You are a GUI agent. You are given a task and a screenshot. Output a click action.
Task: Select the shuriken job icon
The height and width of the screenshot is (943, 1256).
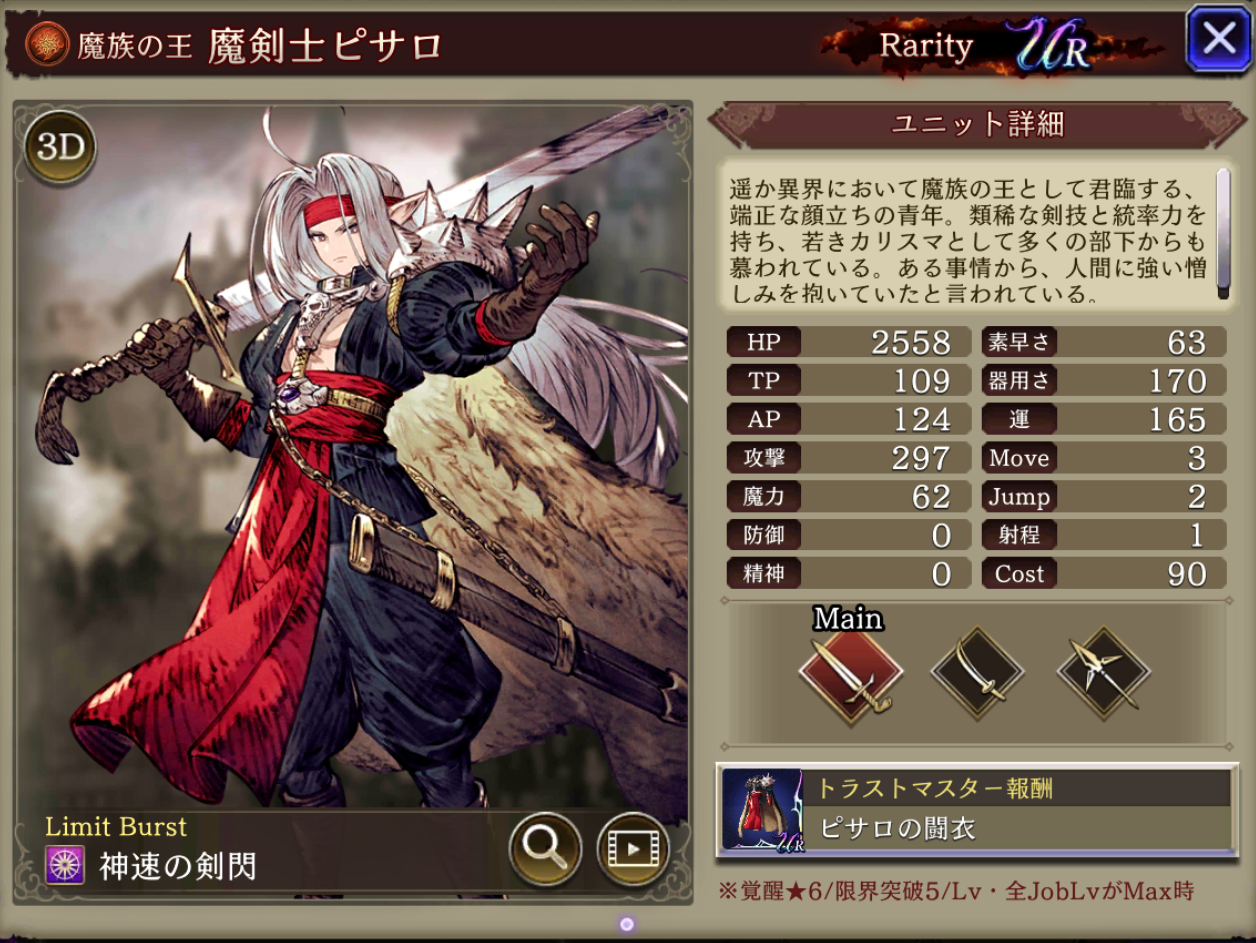coord(1103,673)
